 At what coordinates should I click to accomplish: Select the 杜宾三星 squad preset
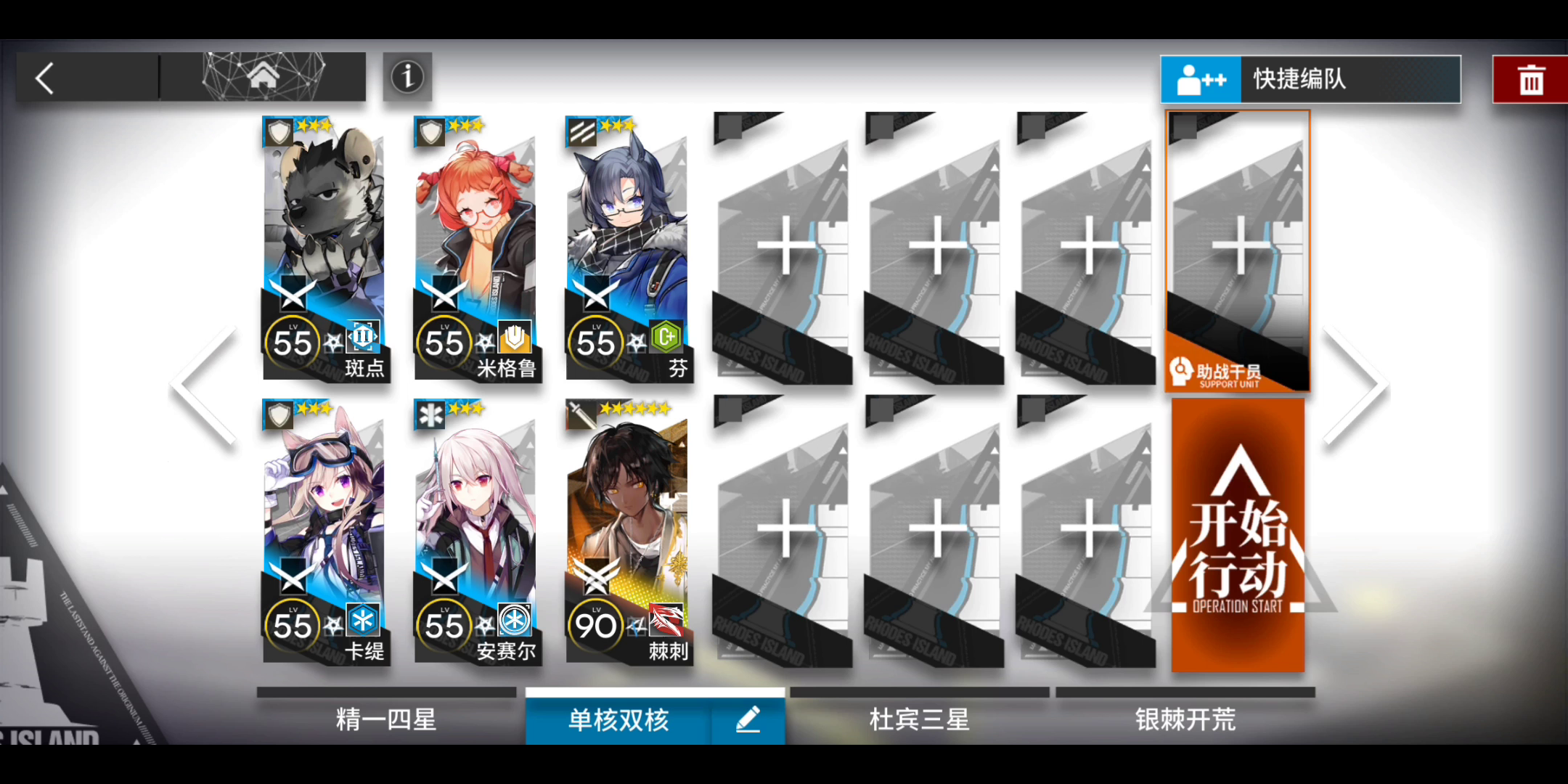[x=919, y=719]
